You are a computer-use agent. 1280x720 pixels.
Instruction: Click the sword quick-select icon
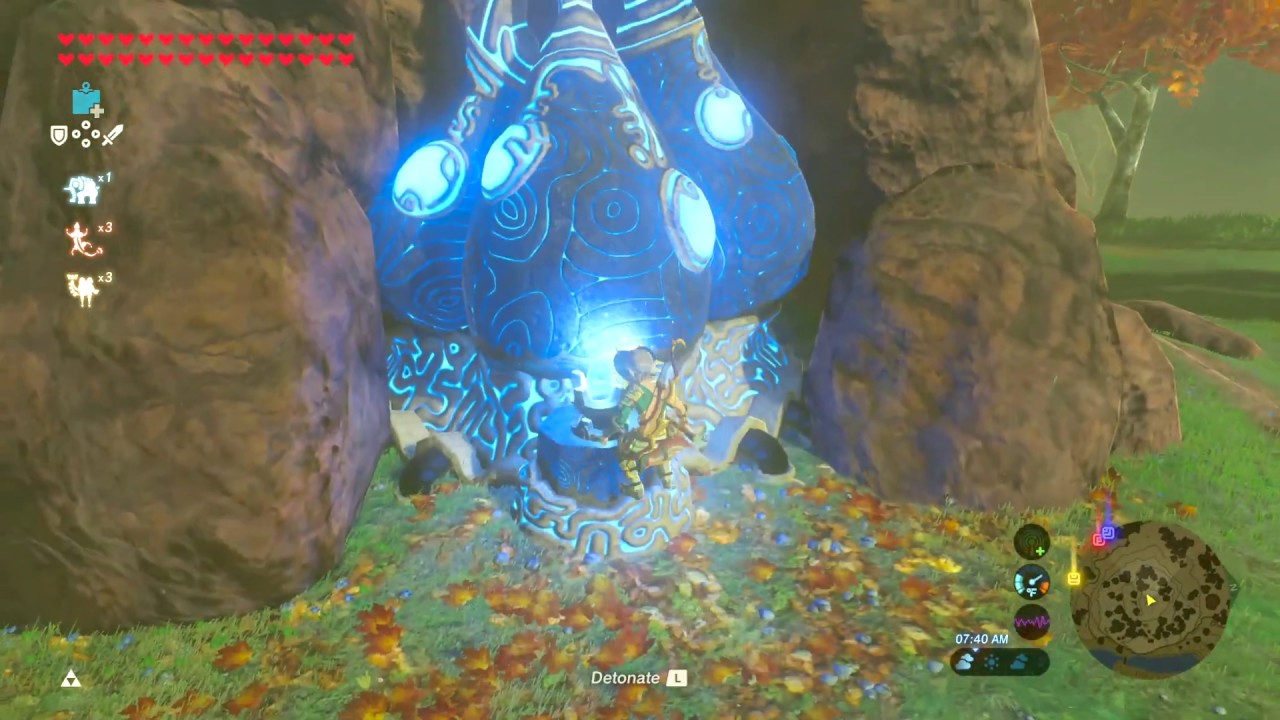point(112,135)
